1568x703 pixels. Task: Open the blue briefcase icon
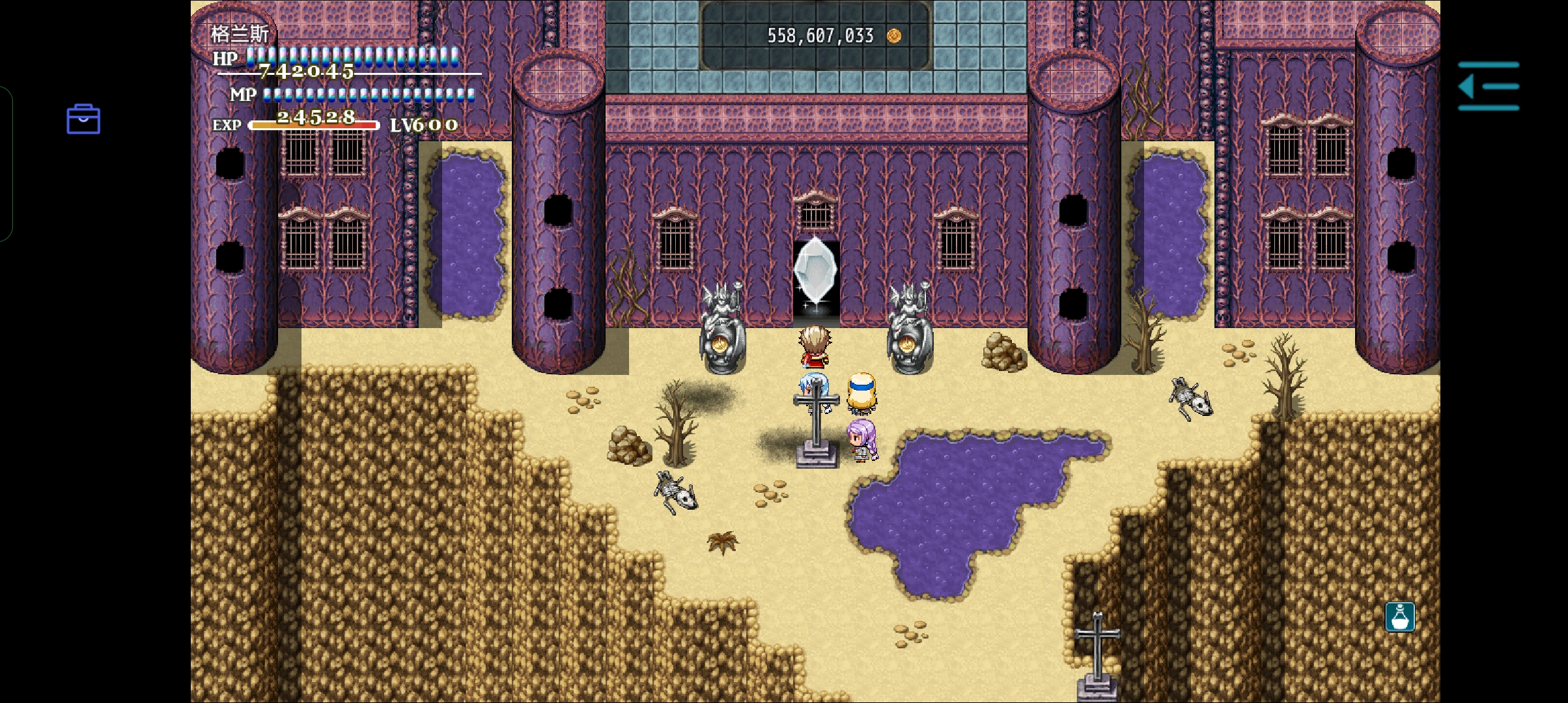83,119
